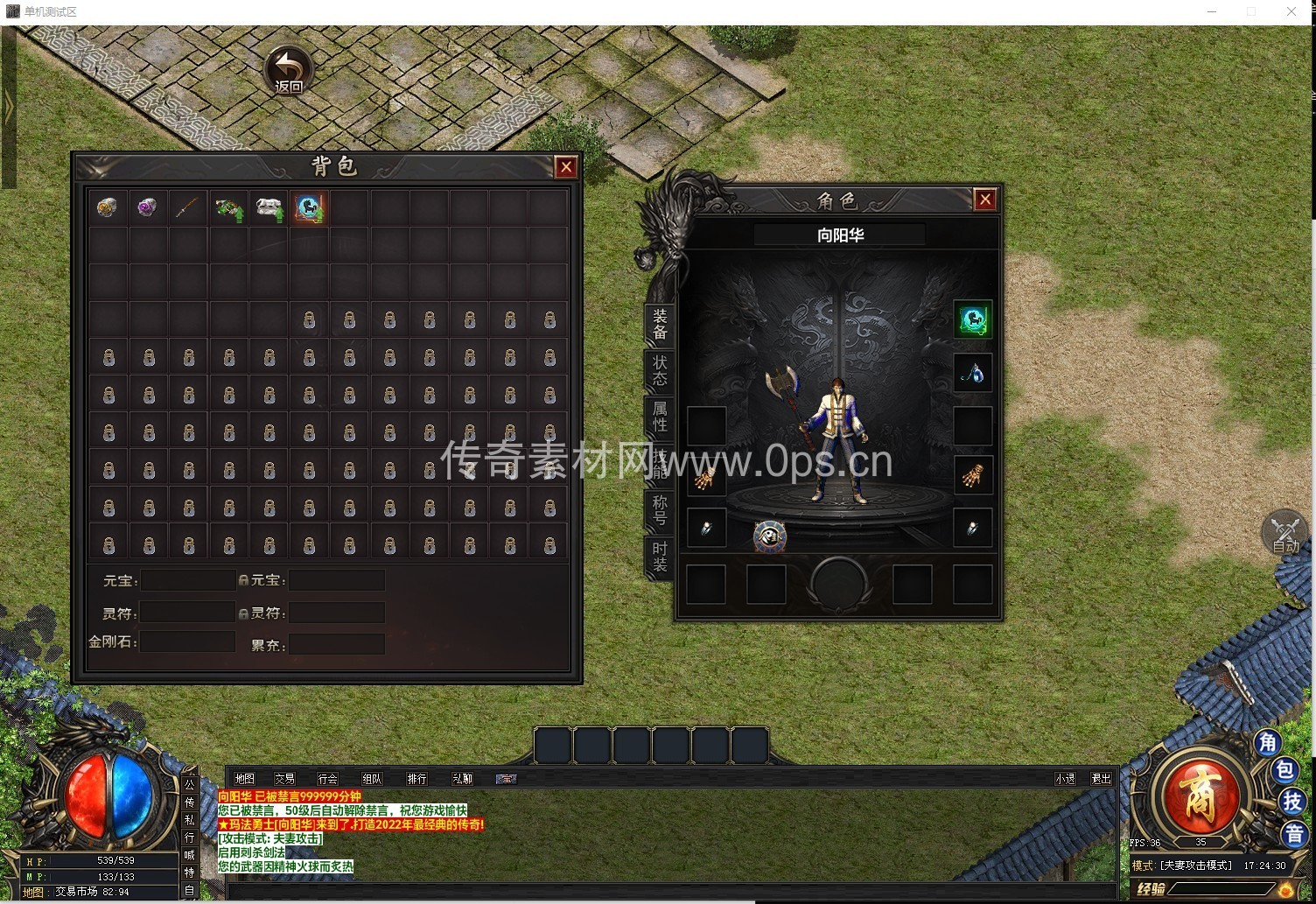Select the highlighted blue horse emblem item
The image size is (1316, 904).
309,208
